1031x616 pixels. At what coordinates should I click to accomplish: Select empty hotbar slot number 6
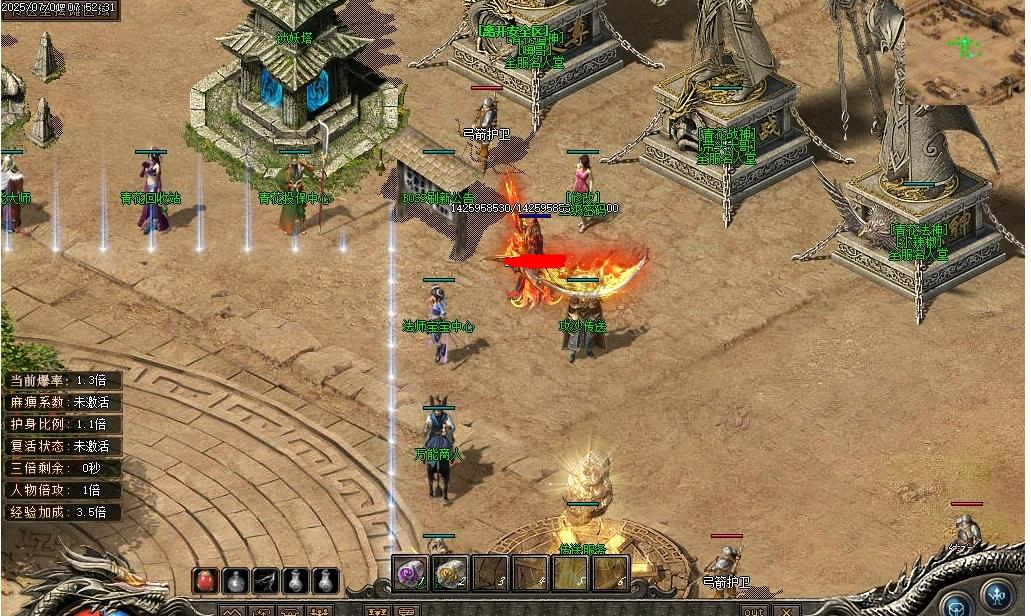610,574
